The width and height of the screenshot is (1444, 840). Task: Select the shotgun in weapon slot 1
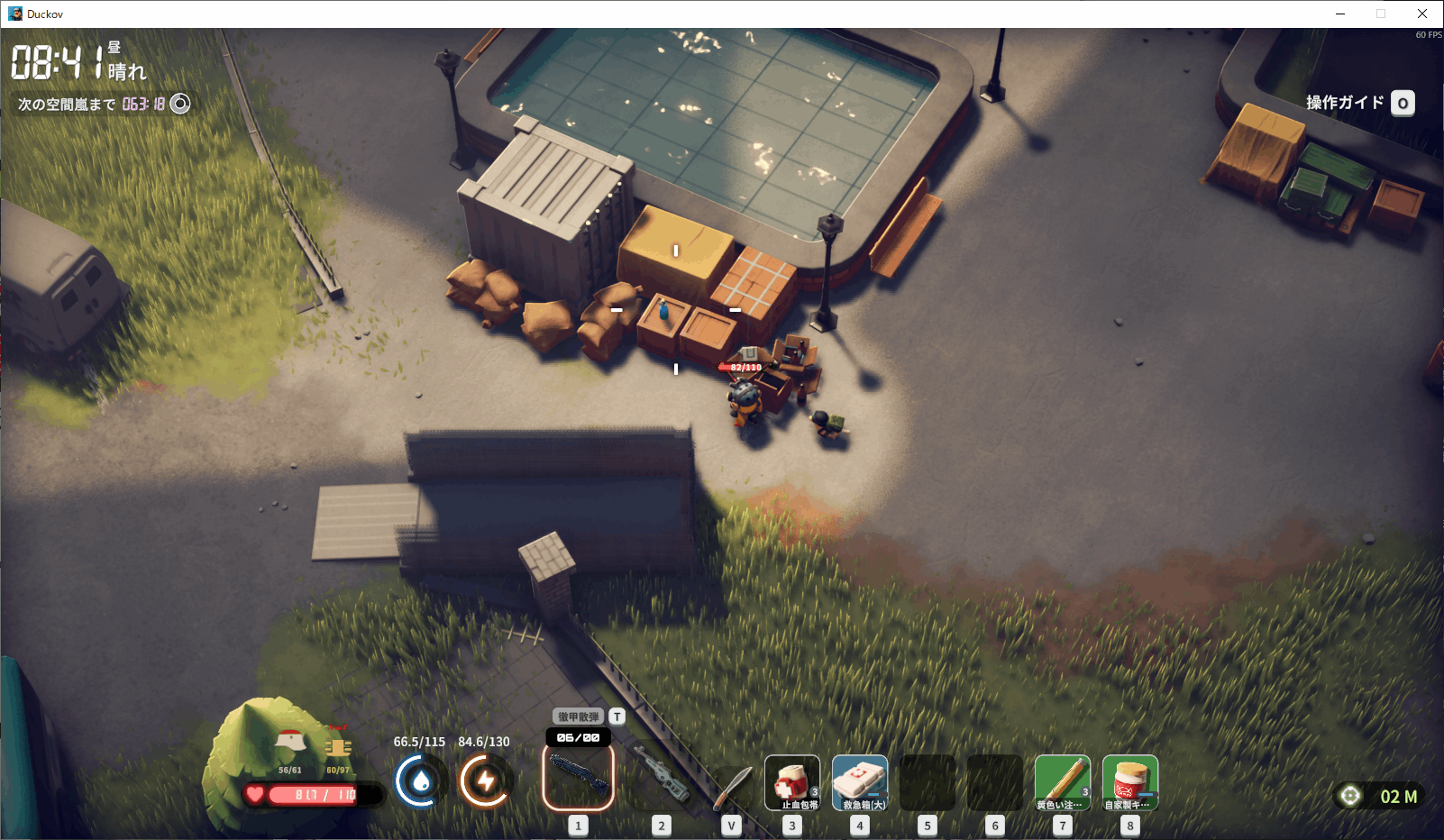coord(578,777)
